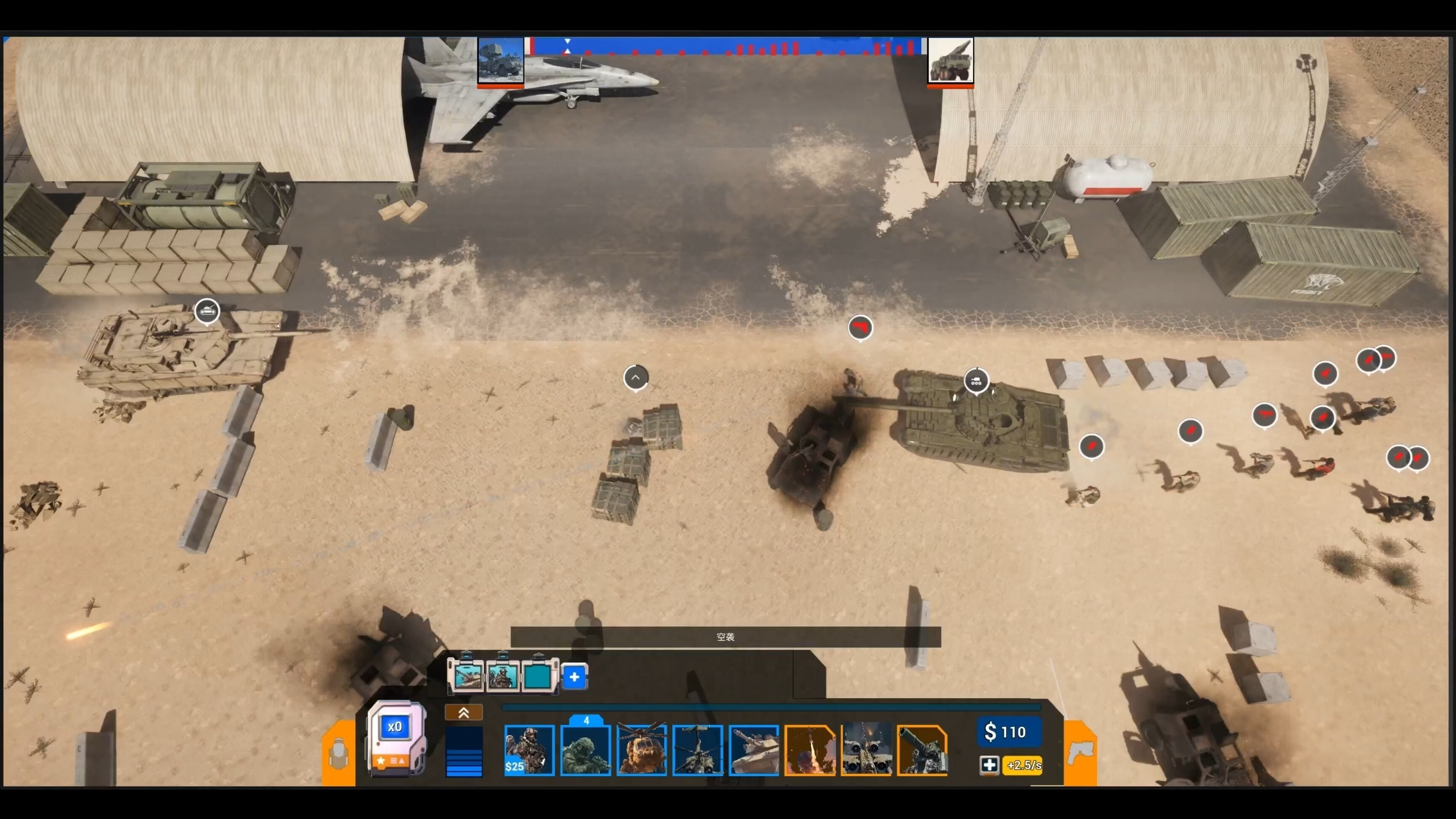Toggle the tank marker above the green T-72
This screenshot has width=1456, height=819.
(x=977, y=381)
